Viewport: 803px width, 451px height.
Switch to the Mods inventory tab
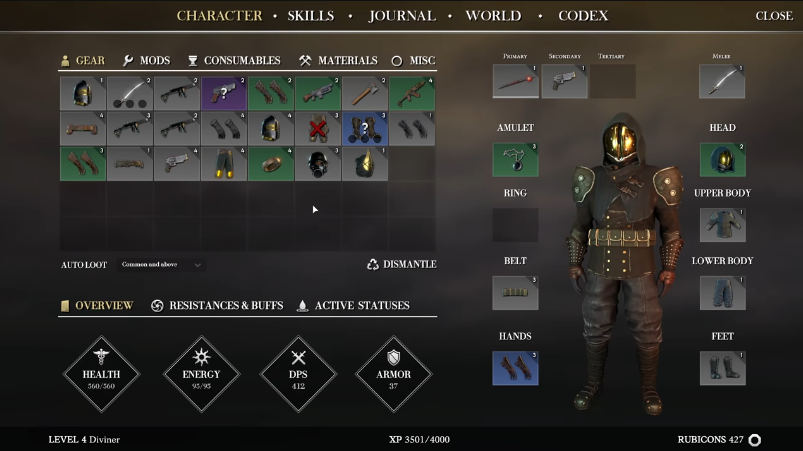coord(146,61)
